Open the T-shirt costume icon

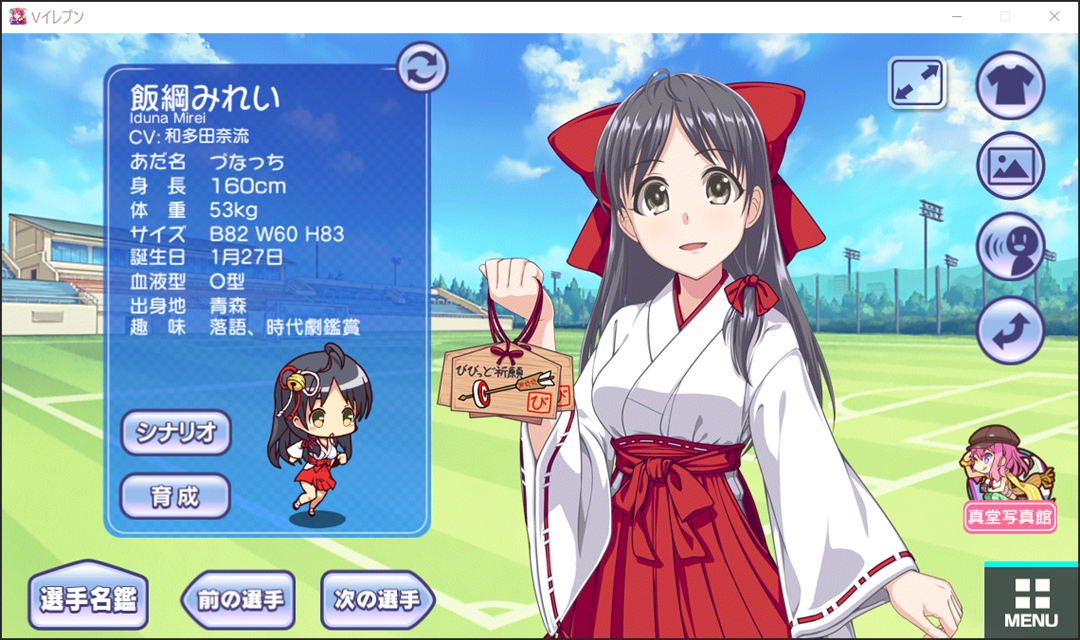[x=1010, y=86]
